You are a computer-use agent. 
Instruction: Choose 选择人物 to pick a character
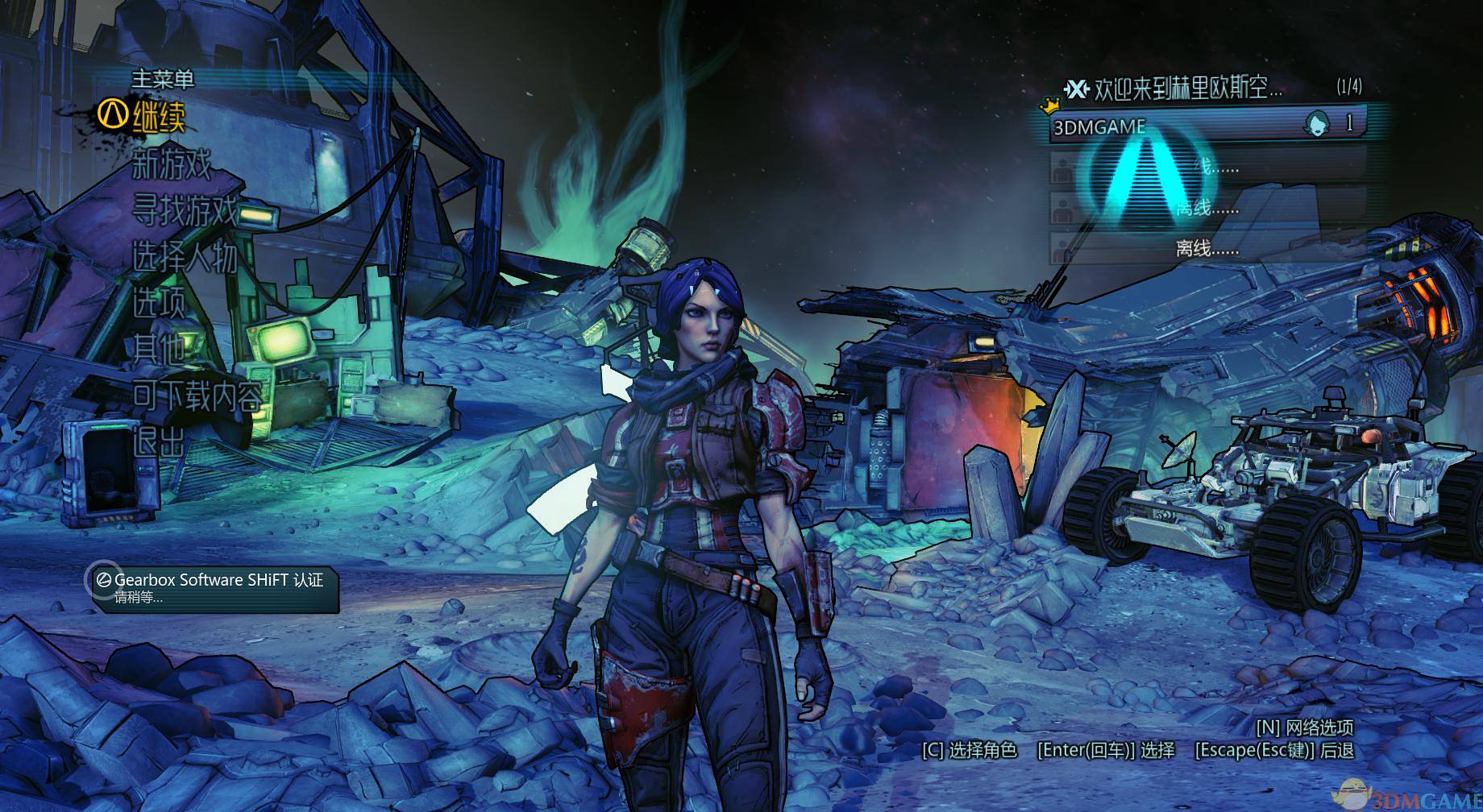185,258
